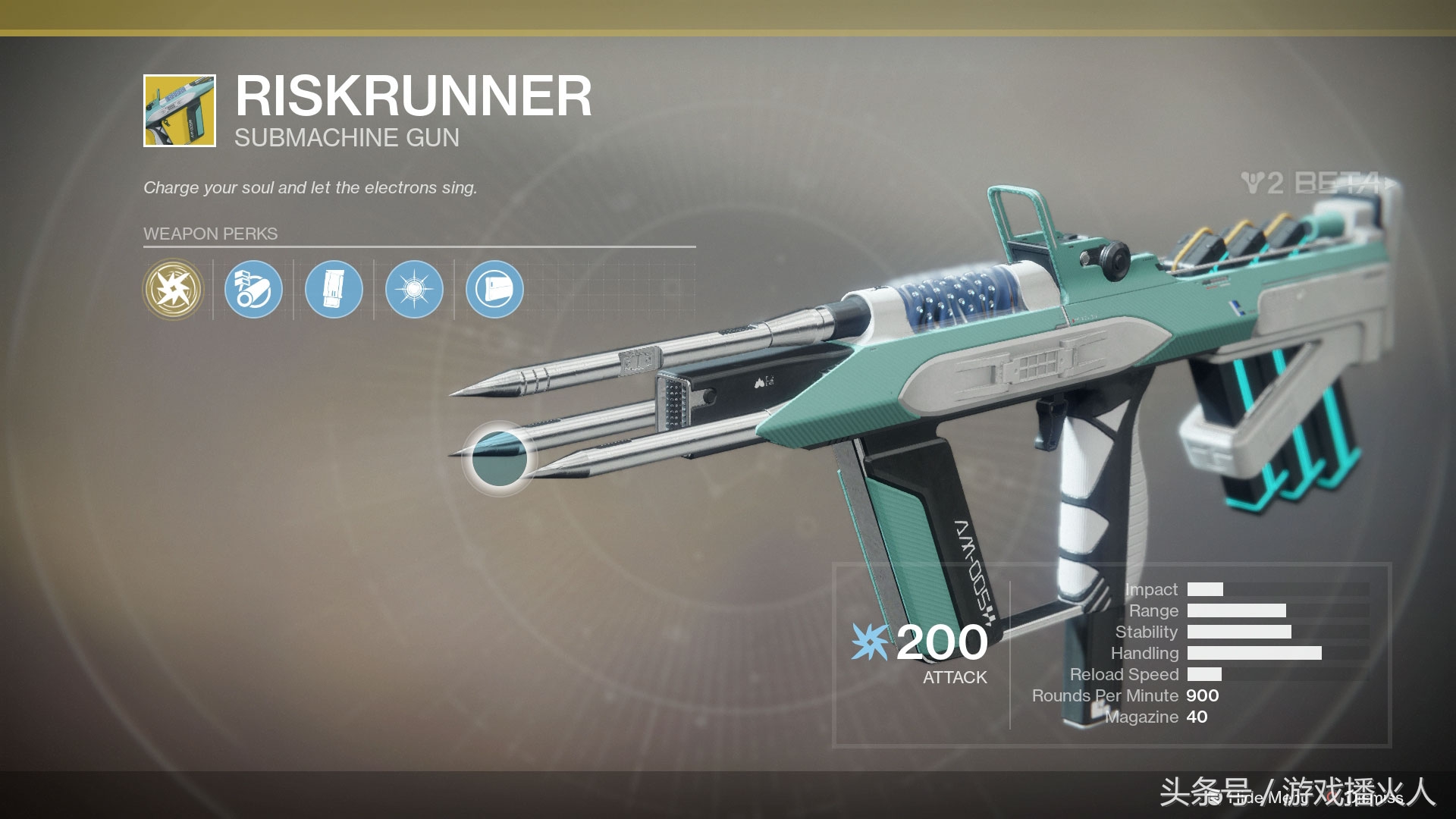View the starburst trait perk icon
The height and width of the screenshot is (819, 1456).
pos(414,289)
